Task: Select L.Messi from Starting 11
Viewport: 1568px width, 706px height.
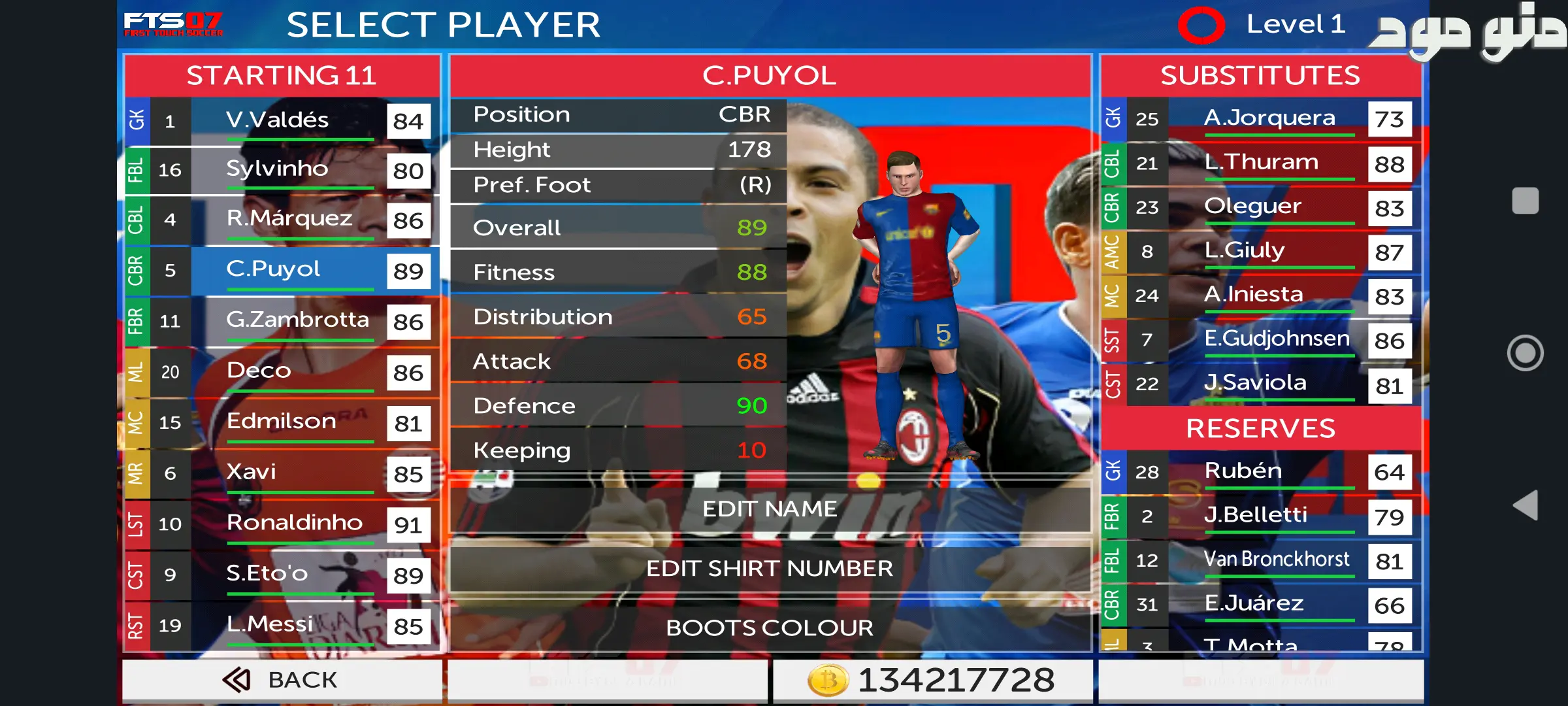Action: pyautogui.click(x=281, y=626)
